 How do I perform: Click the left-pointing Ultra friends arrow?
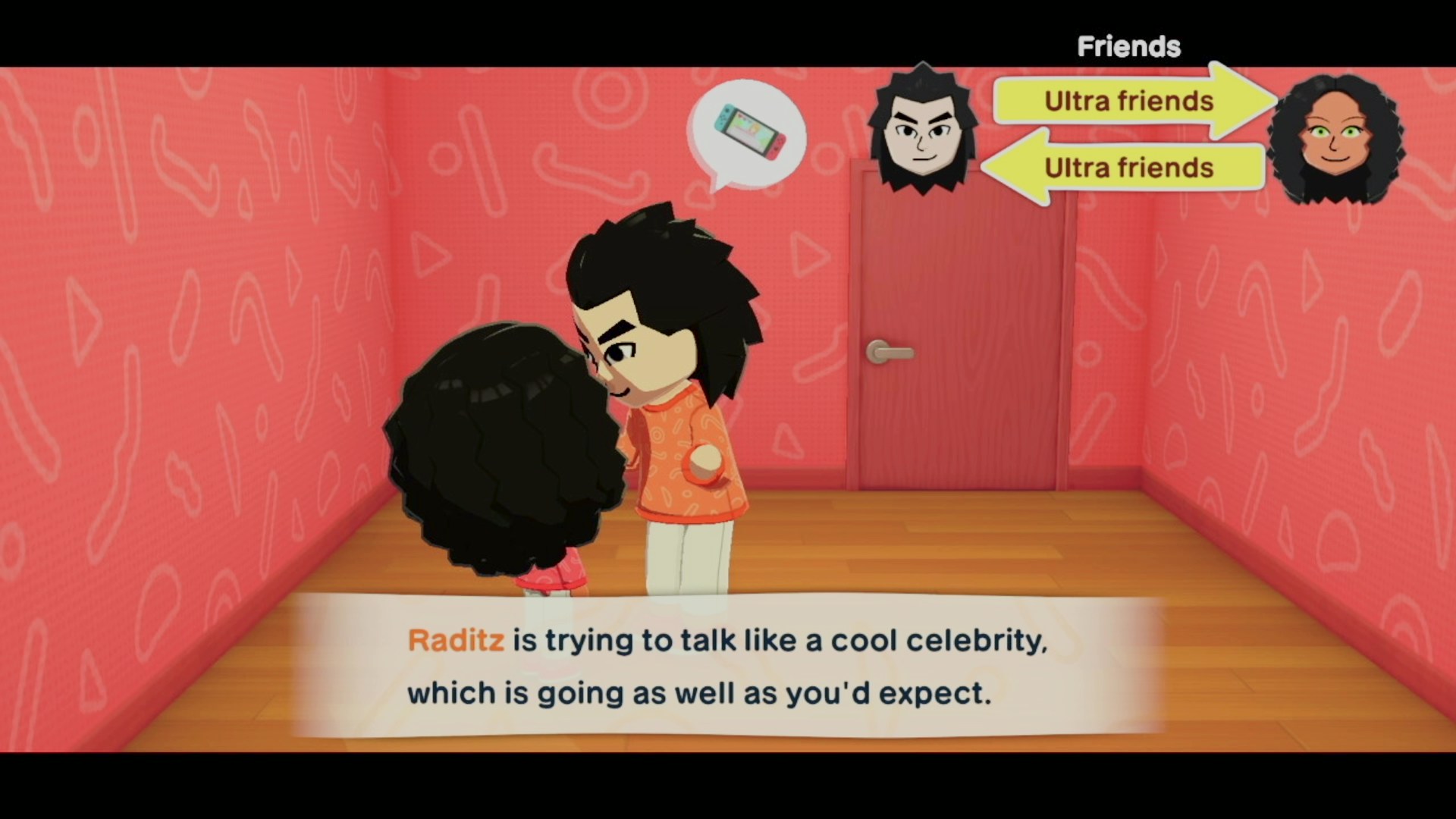(x=1126, y=167)
